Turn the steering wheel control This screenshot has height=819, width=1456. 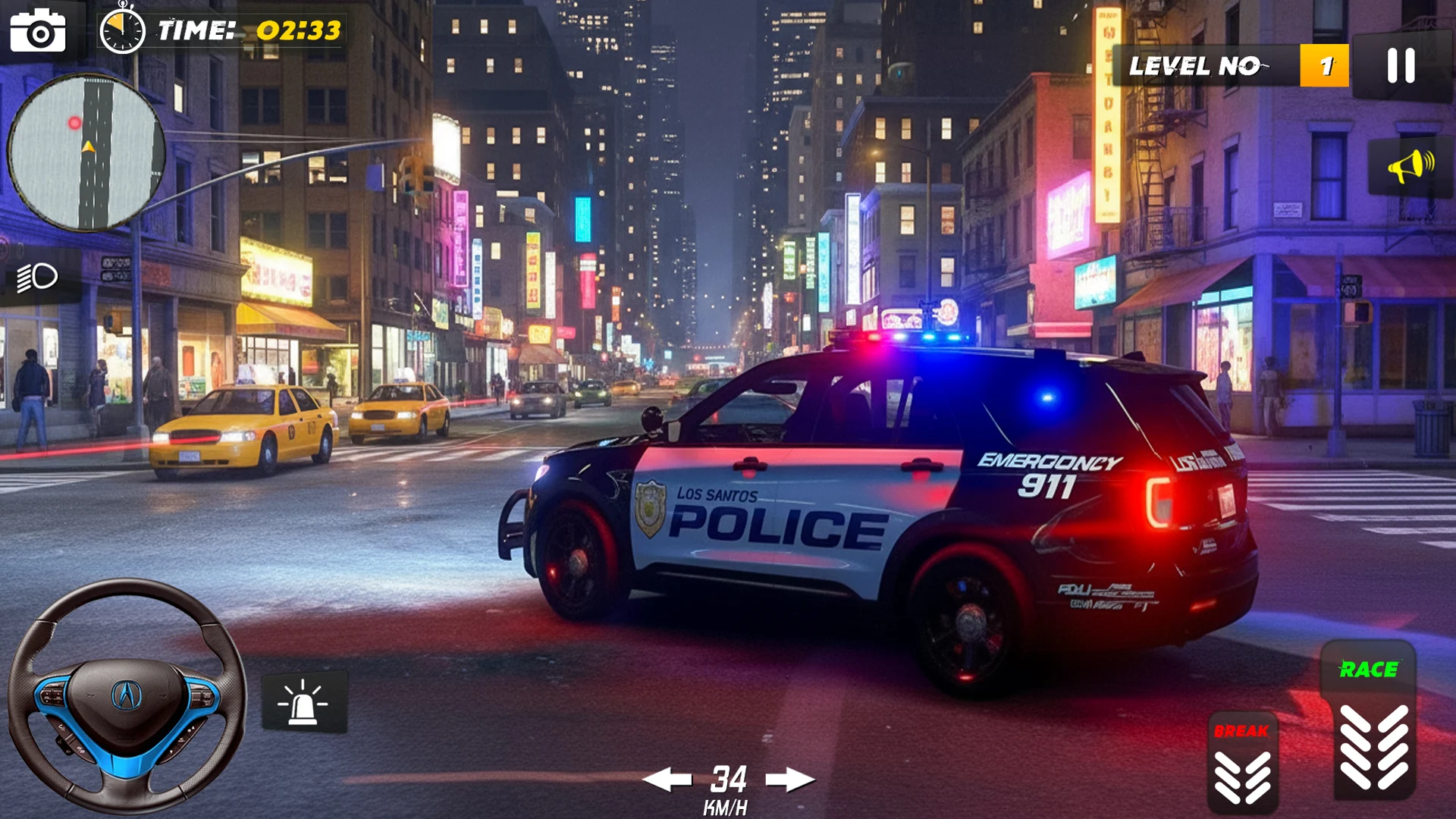pos(127,695)
